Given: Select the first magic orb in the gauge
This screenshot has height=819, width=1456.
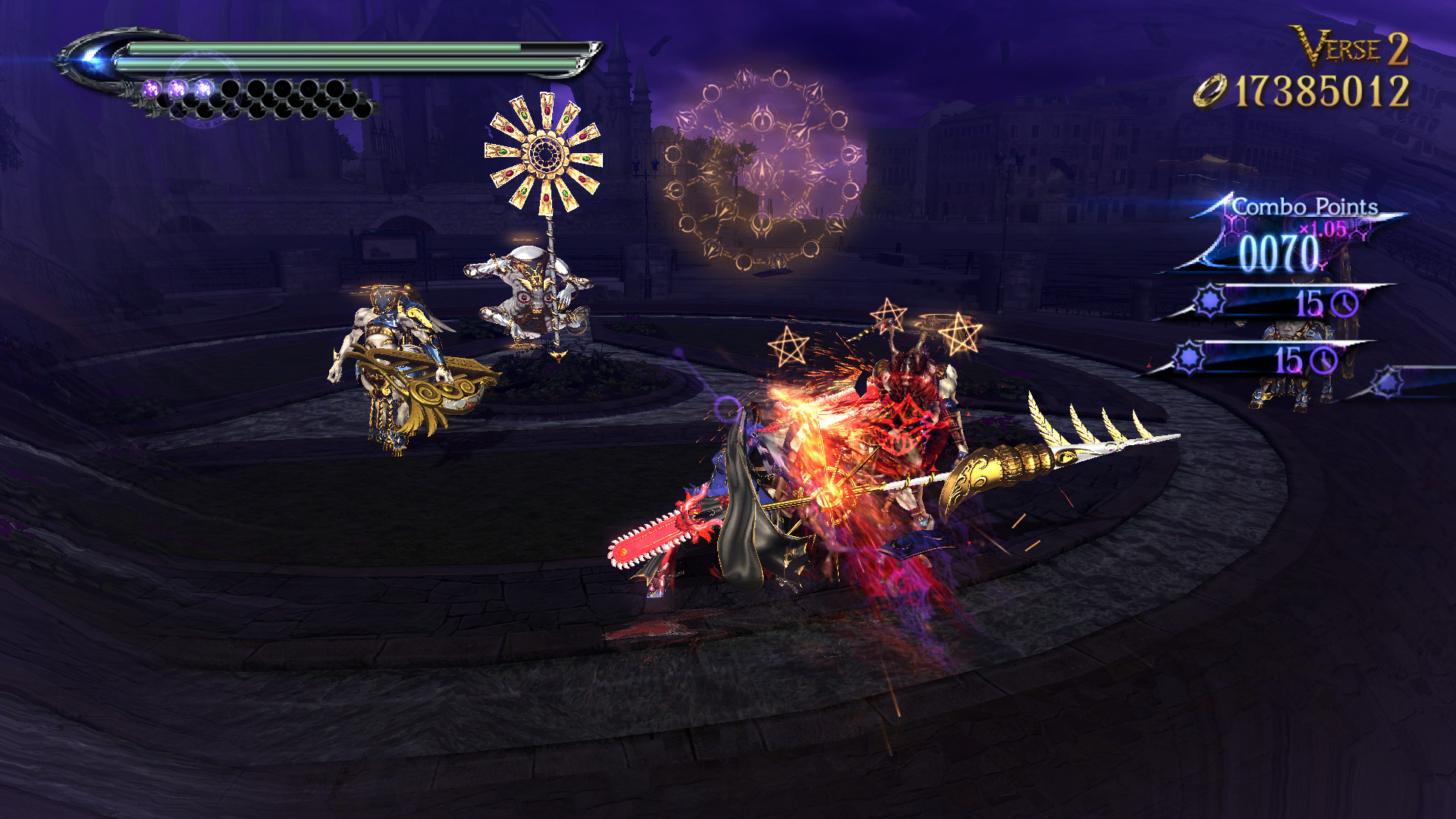Looking at the screenshot, I should pos(151,88).
